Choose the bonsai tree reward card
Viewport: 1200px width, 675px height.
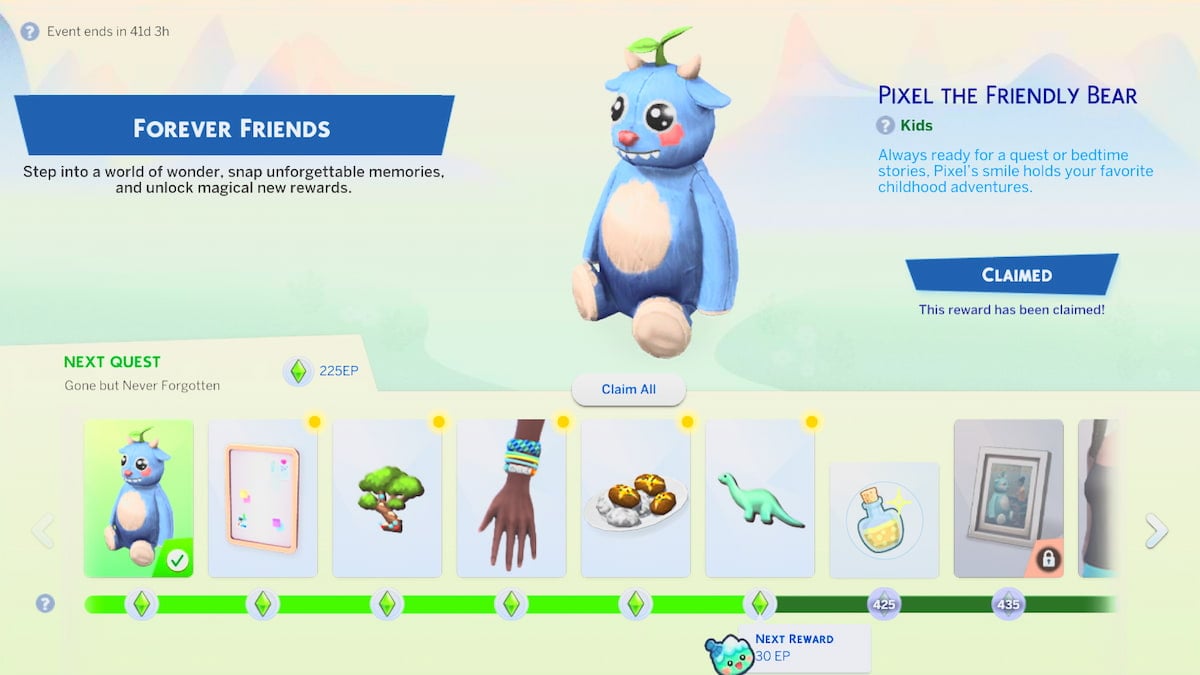(x=387, y=498)
